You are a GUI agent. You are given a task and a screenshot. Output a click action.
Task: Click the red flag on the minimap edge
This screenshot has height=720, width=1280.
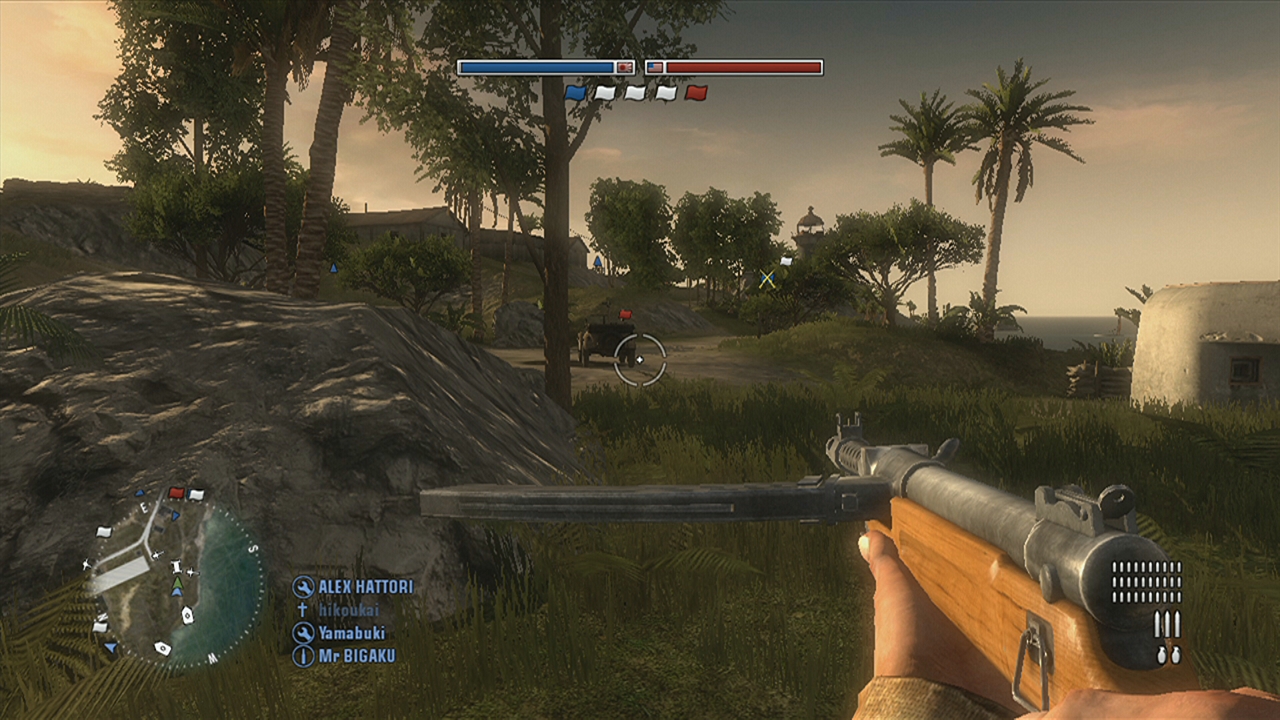pos(176,493)
